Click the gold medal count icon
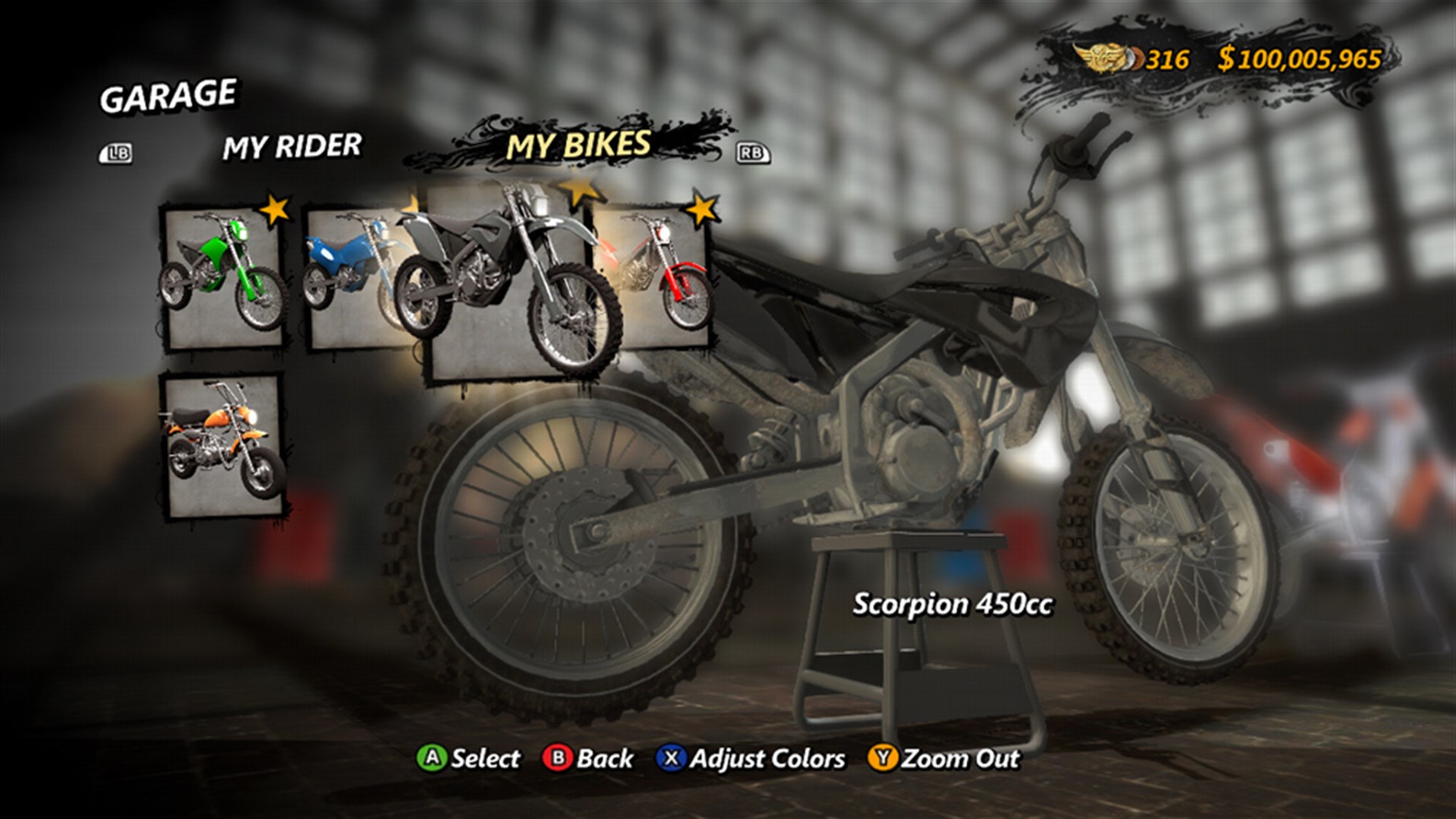Screen dimensions: 1456x819 1103,54
